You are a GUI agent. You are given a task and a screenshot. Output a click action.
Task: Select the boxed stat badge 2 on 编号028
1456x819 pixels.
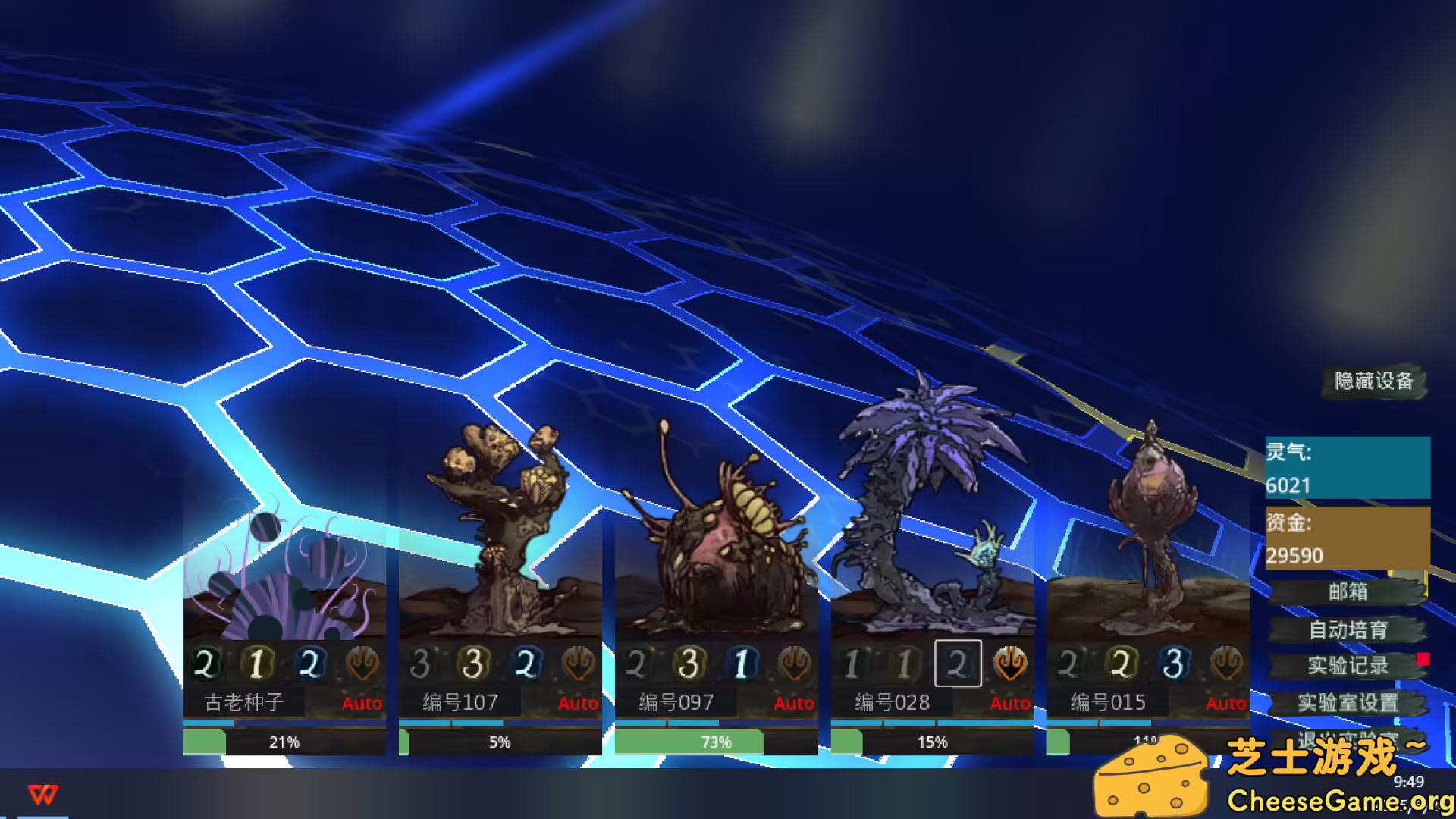coord(957,663)
